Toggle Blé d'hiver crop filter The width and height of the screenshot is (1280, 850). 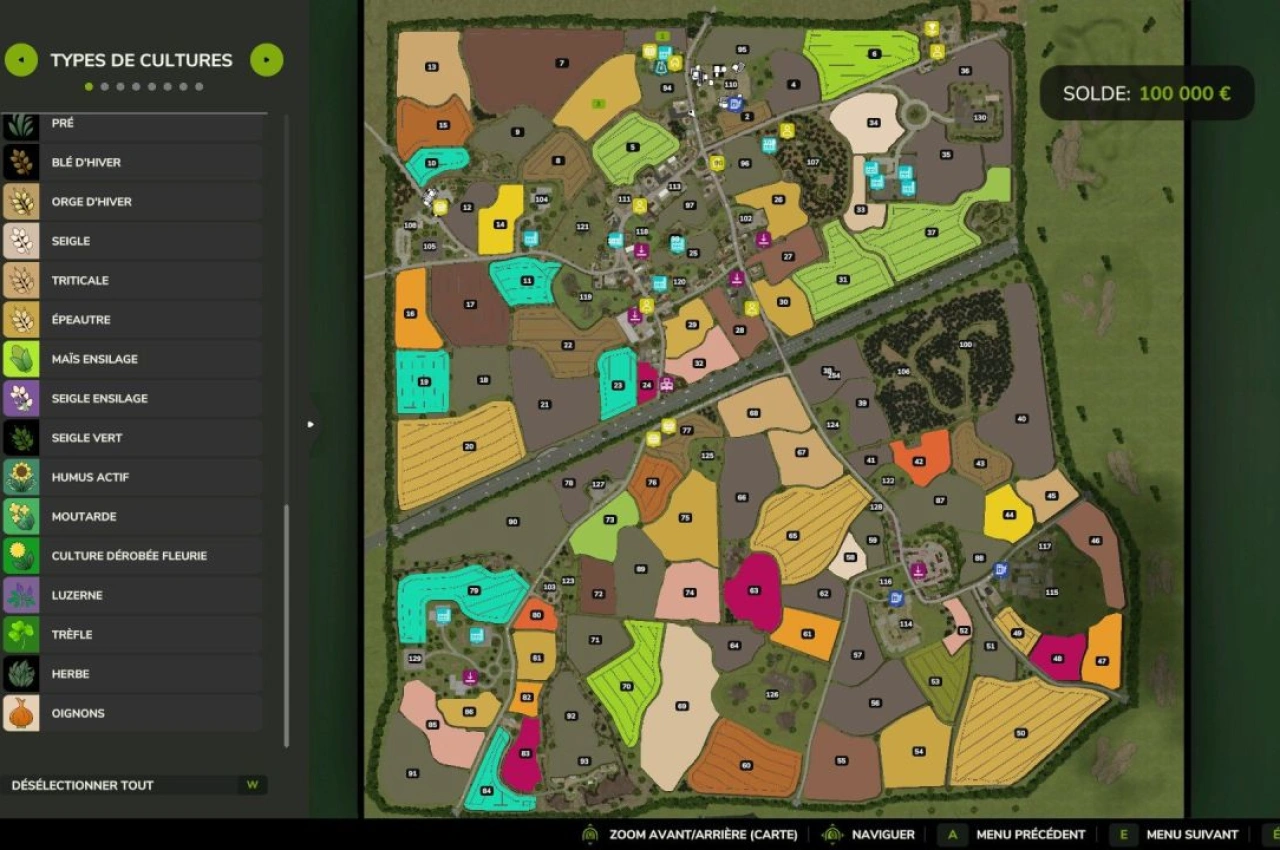(132, 162)
